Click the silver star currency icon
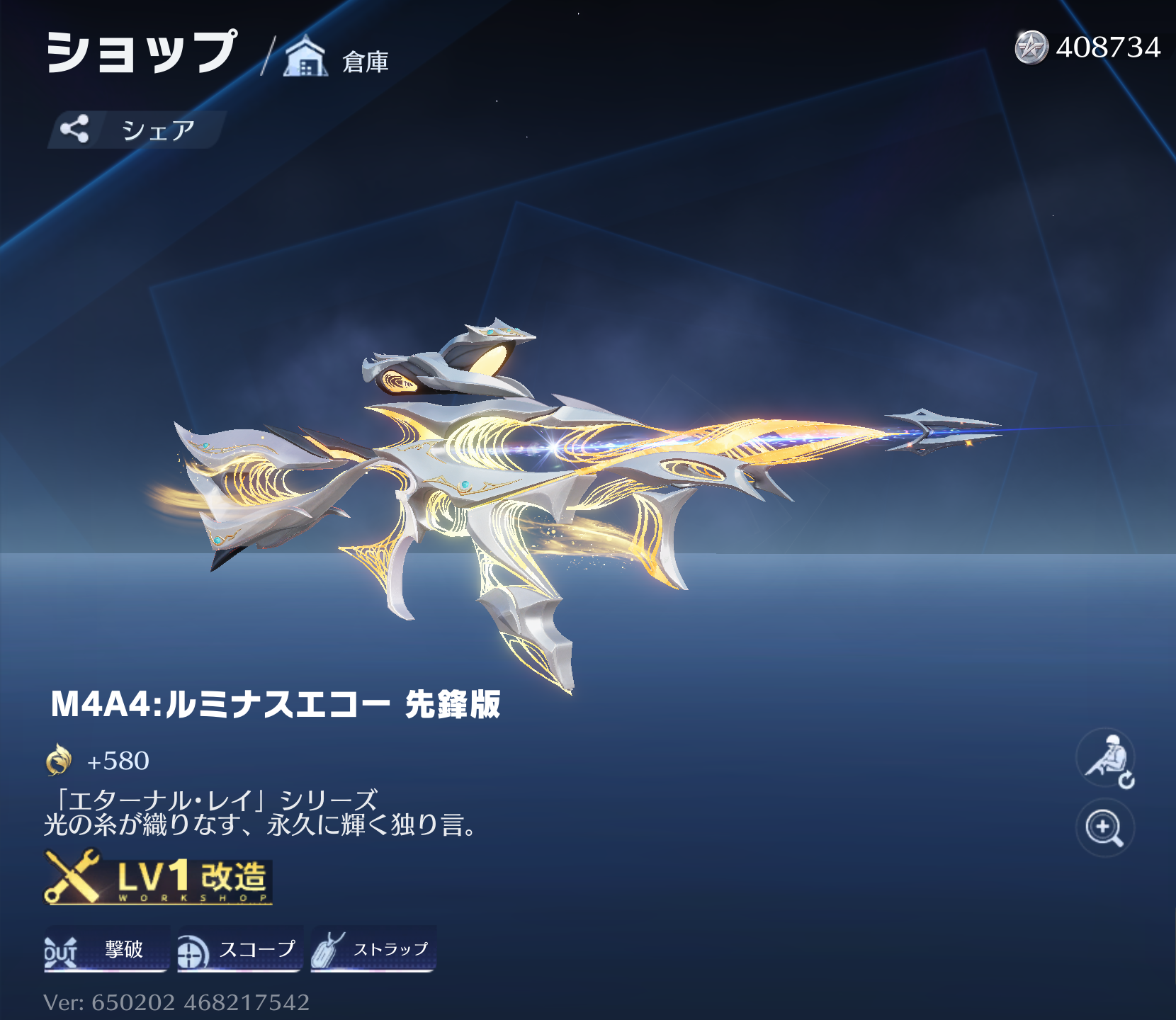Image resolution: width=1176 pixels, height=1020 pixels. (1031, 47)
